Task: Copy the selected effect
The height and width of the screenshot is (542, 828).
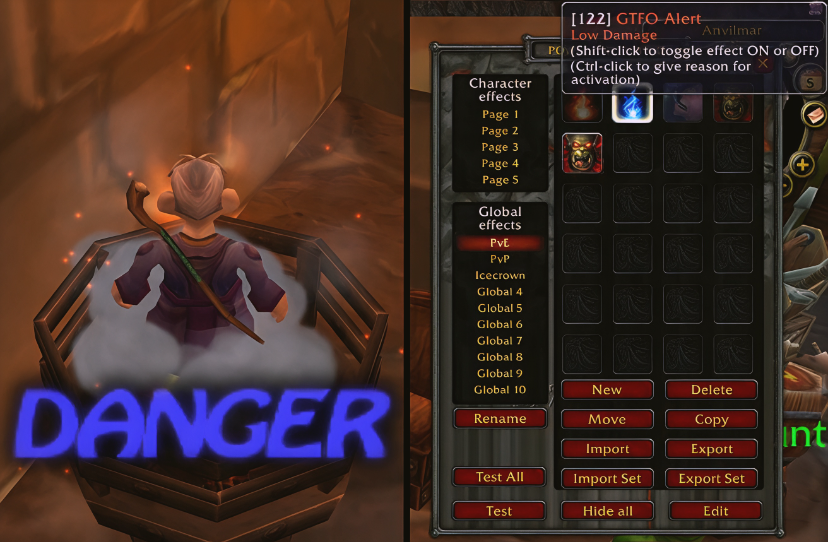Action: tap(711, 420)
